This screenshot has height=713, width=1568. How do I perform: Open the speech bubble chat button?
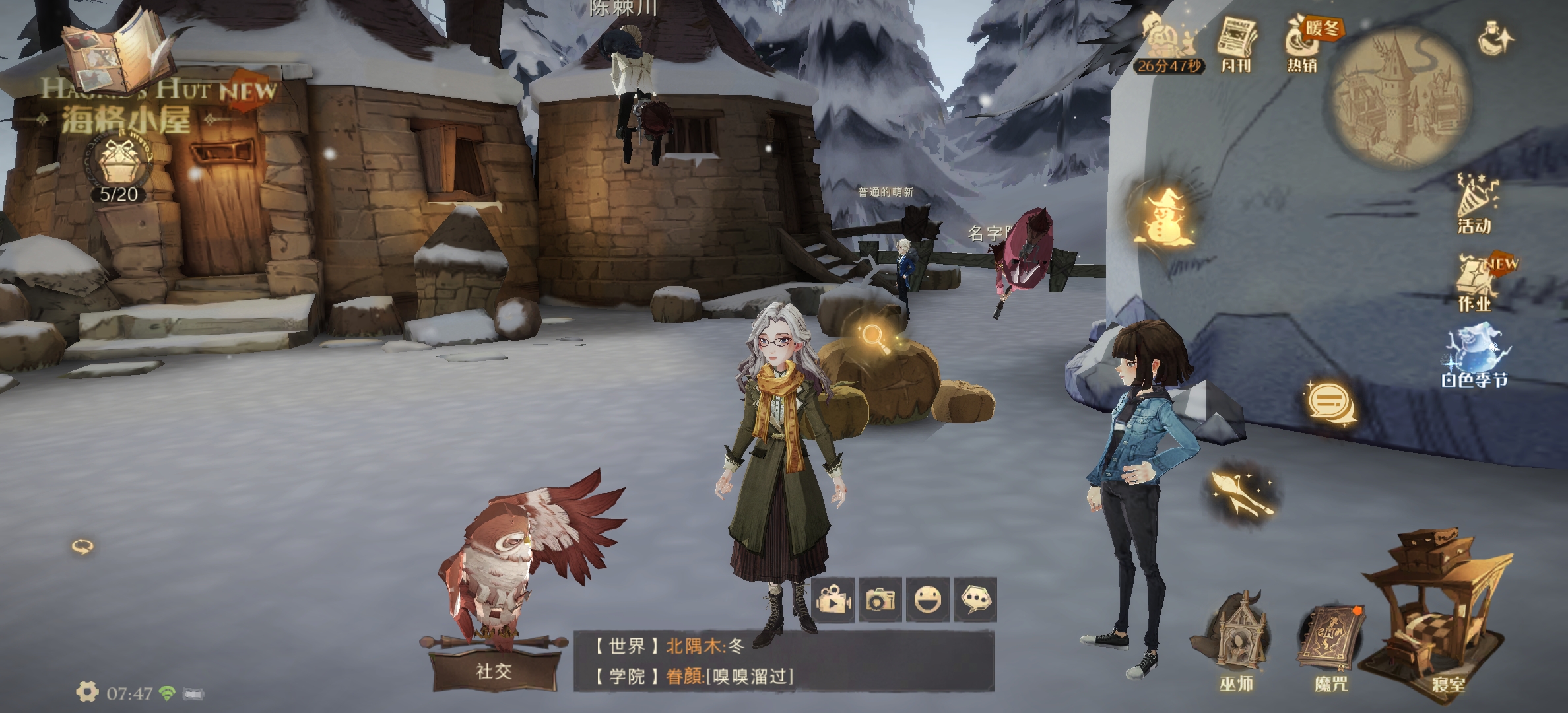tap(975, 599)
